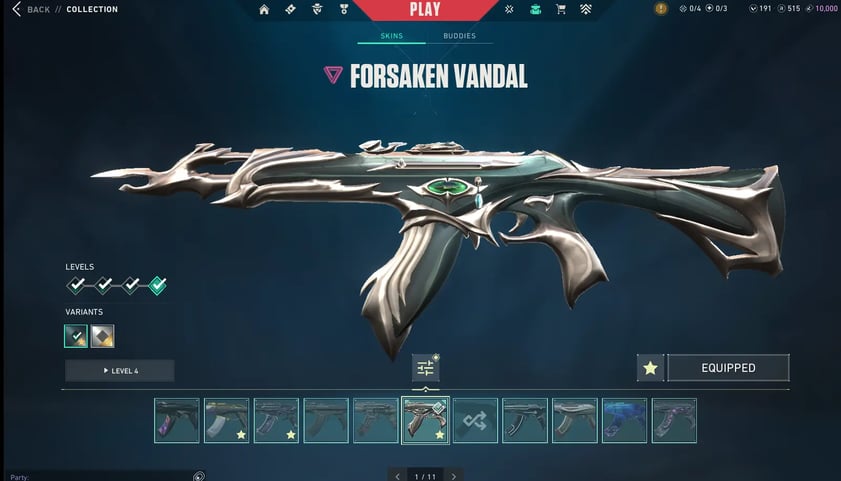Open the store via the shopping cart icon
The height and width of the screenshot is (481, 841).
(x=560, y=9)
